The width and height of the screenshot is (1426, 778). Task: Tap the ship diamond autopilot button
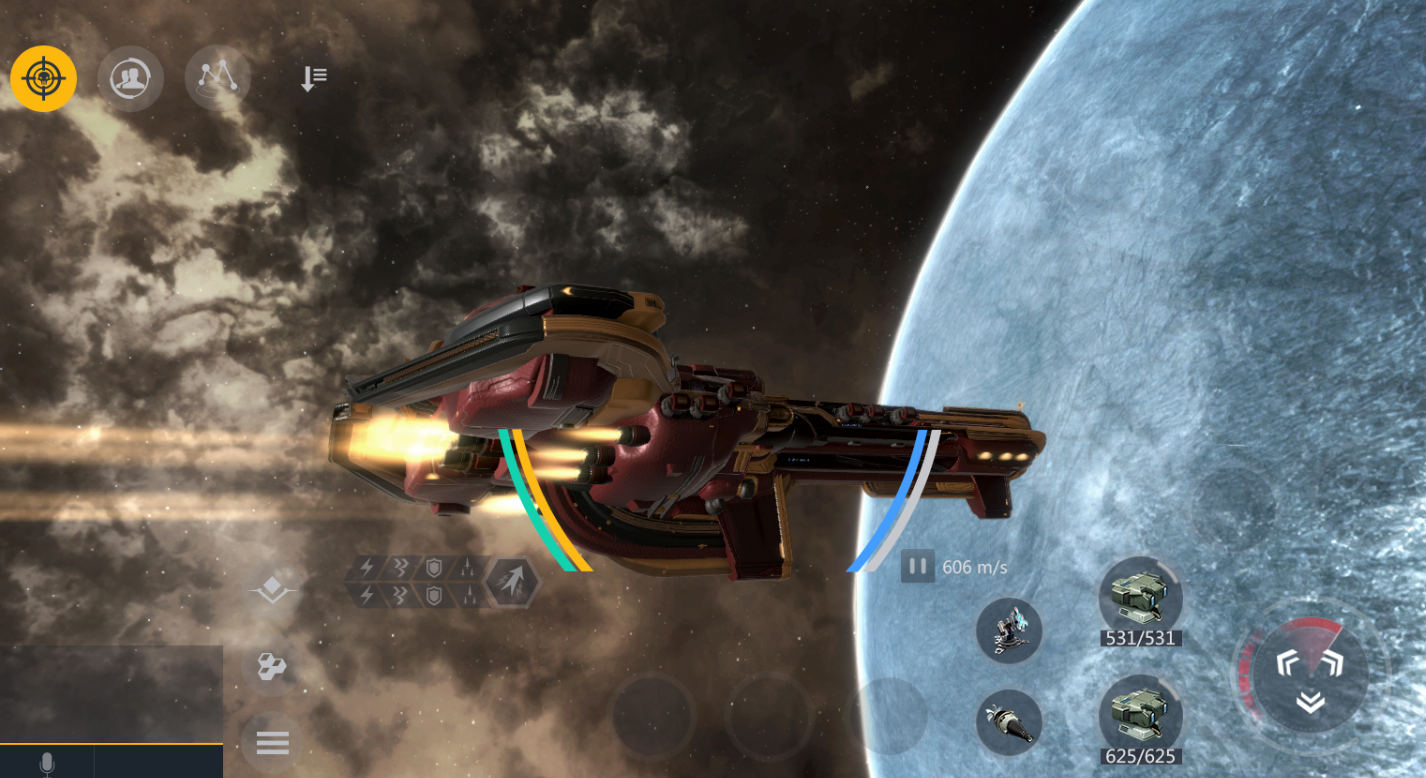coord(273,592)
